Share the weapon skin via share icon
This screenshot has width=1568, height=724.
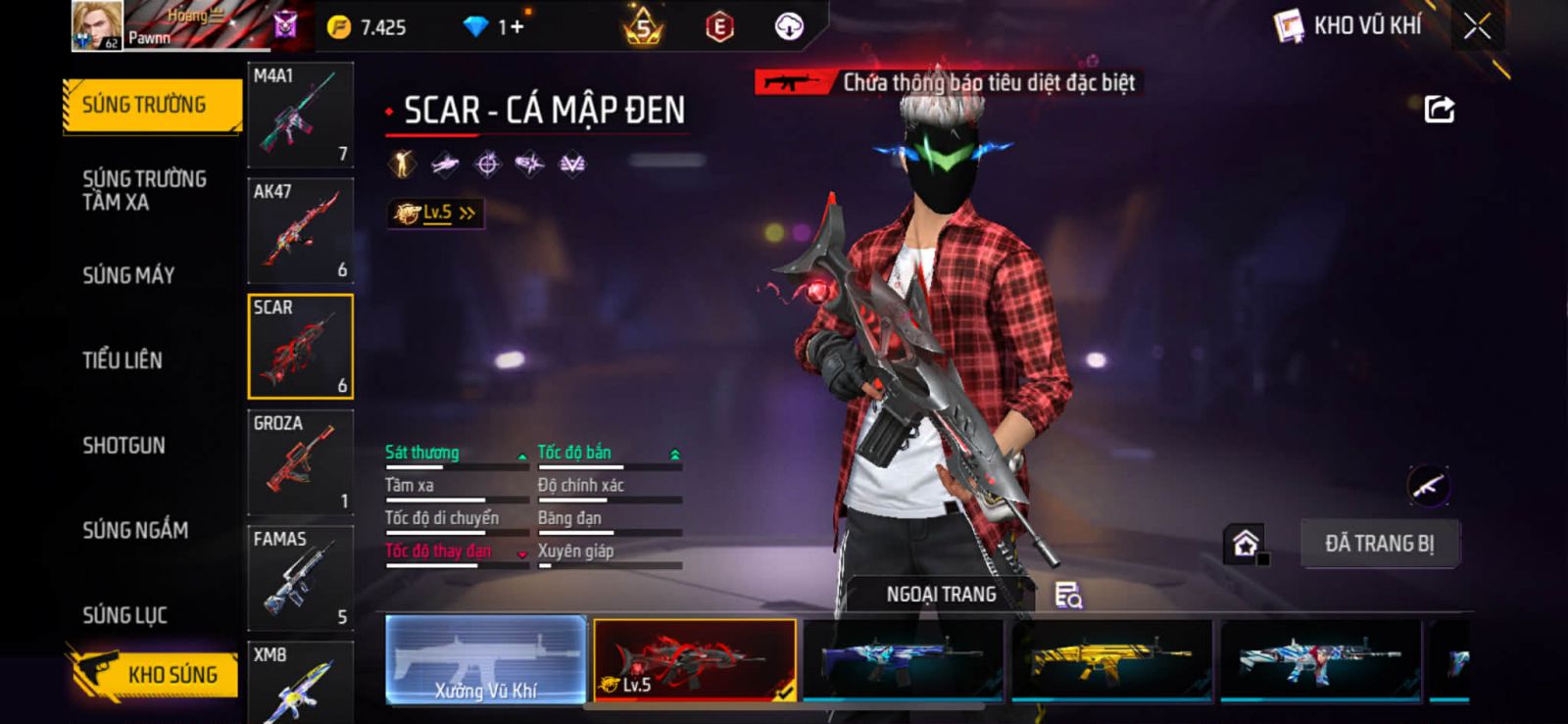point(1439,109)
